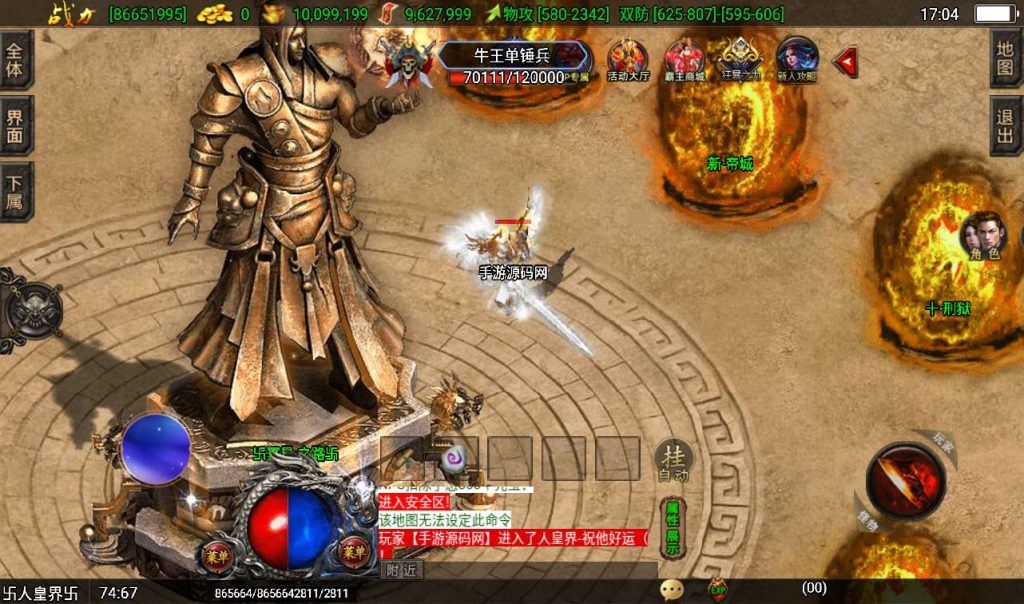Open the 角色 character portrait

[x=981, y=238]
